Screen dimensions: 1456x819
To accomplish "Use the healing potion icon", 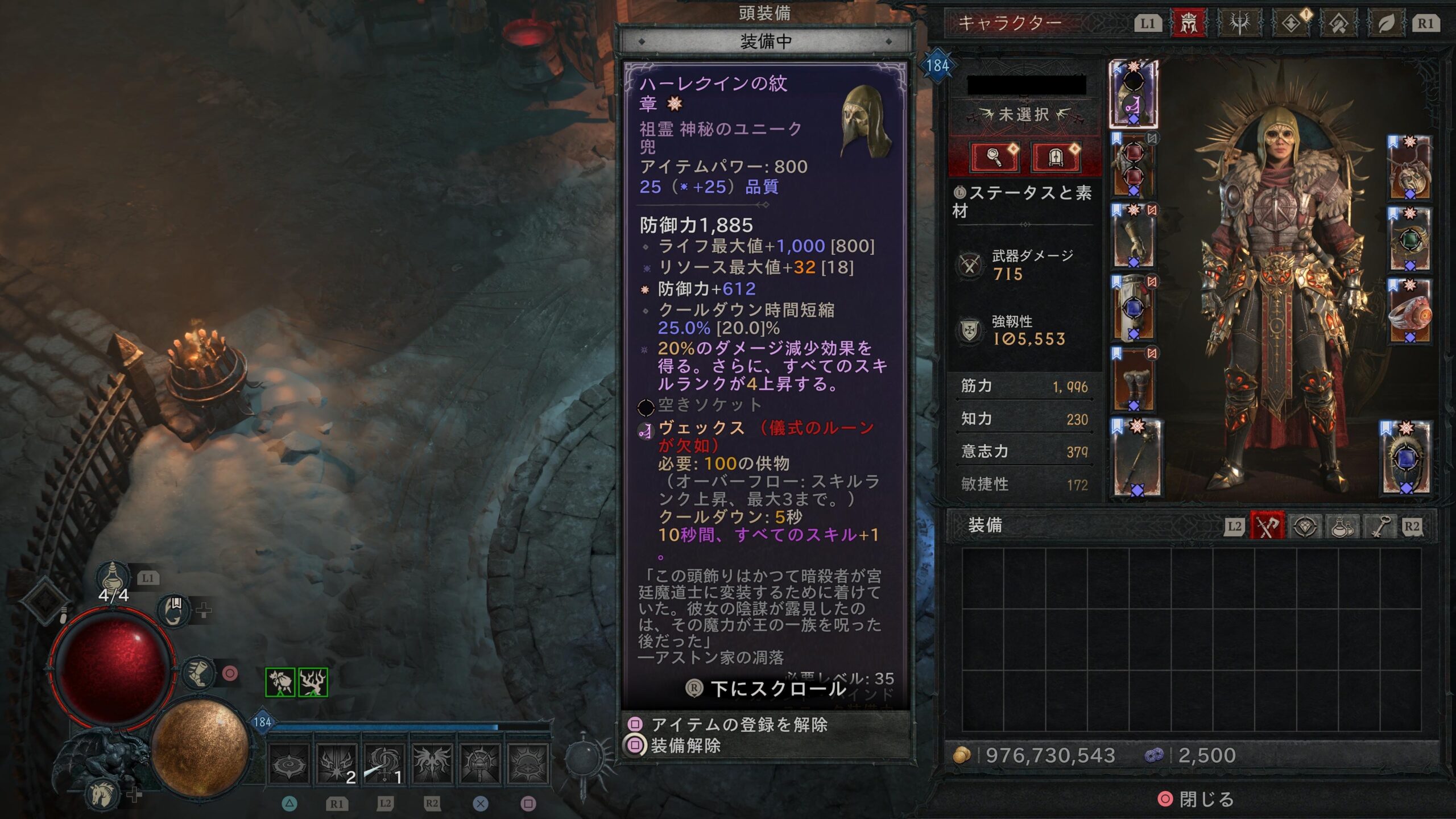I will (x=113, y=577).
